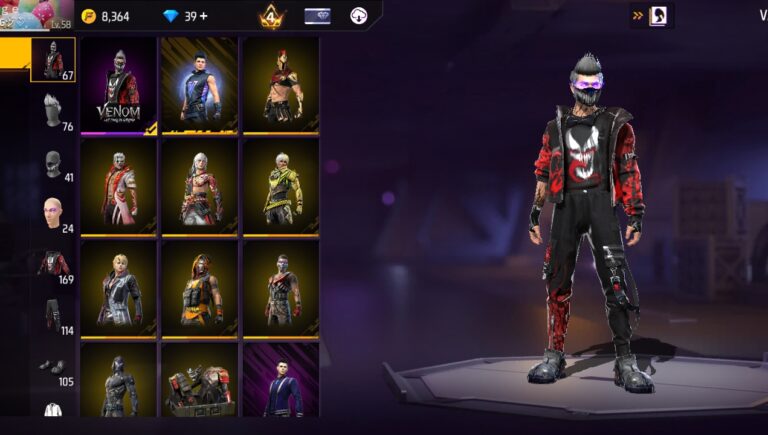Select the blonde character in silver armor
This screenshot has width=768, height=435.
pos(118,289)
